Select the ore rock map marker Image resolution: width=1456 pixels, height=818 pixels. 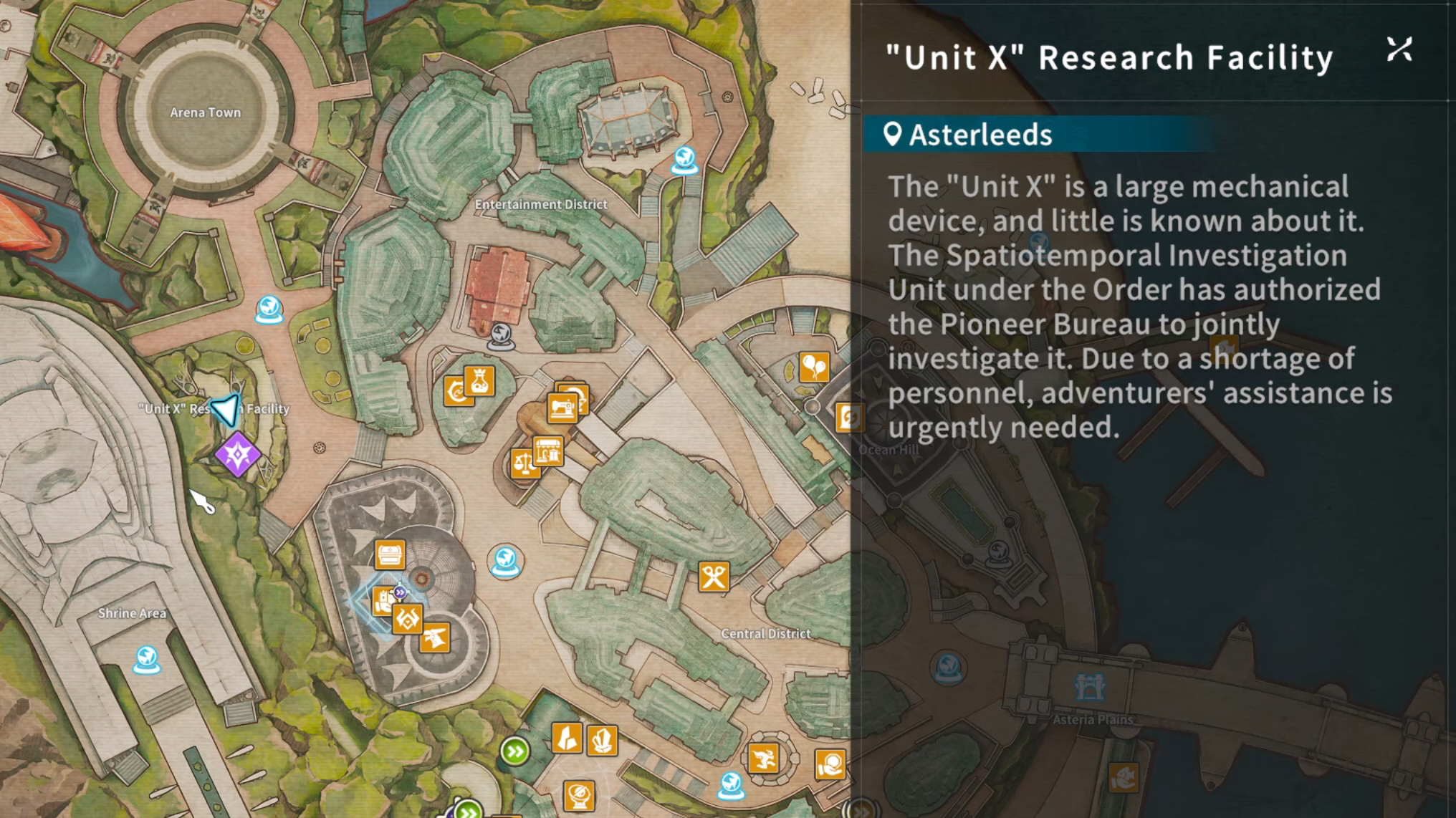click(567, 737)
